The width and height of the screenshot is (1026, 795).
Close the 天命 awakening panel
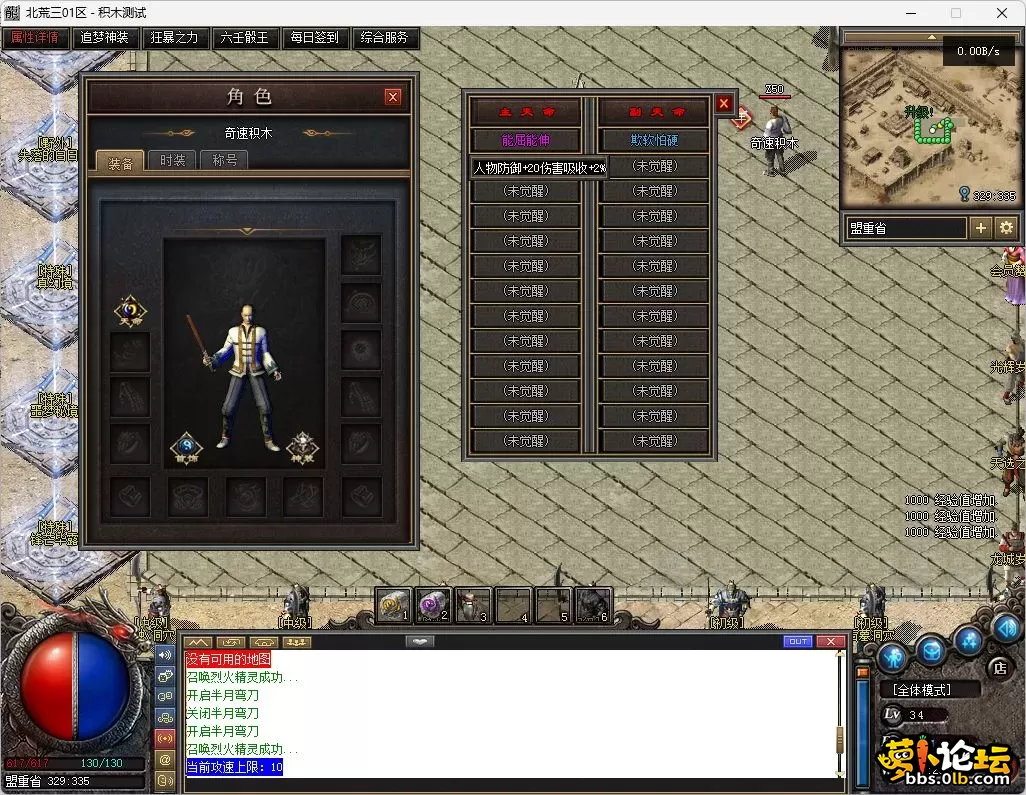click(724, 103)
